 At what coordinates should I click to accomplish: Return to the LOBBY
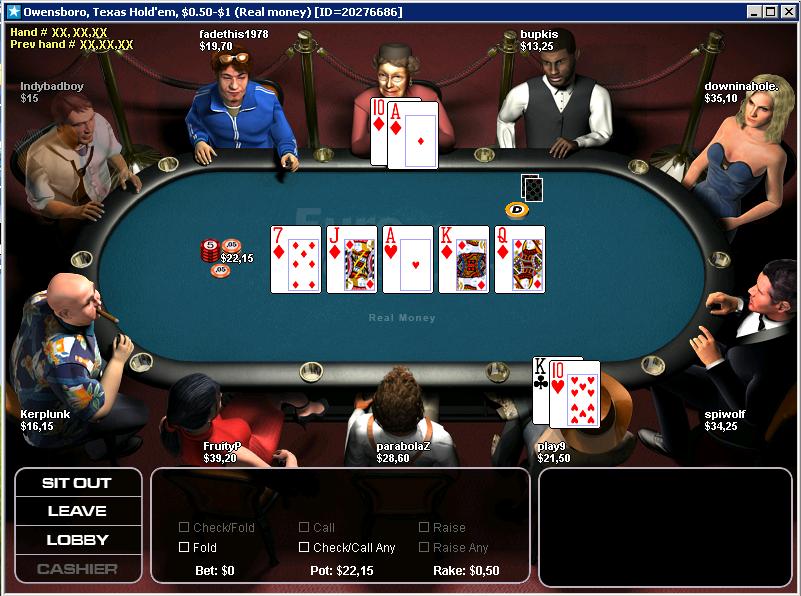pyautogui.click(x=77, y=540)
